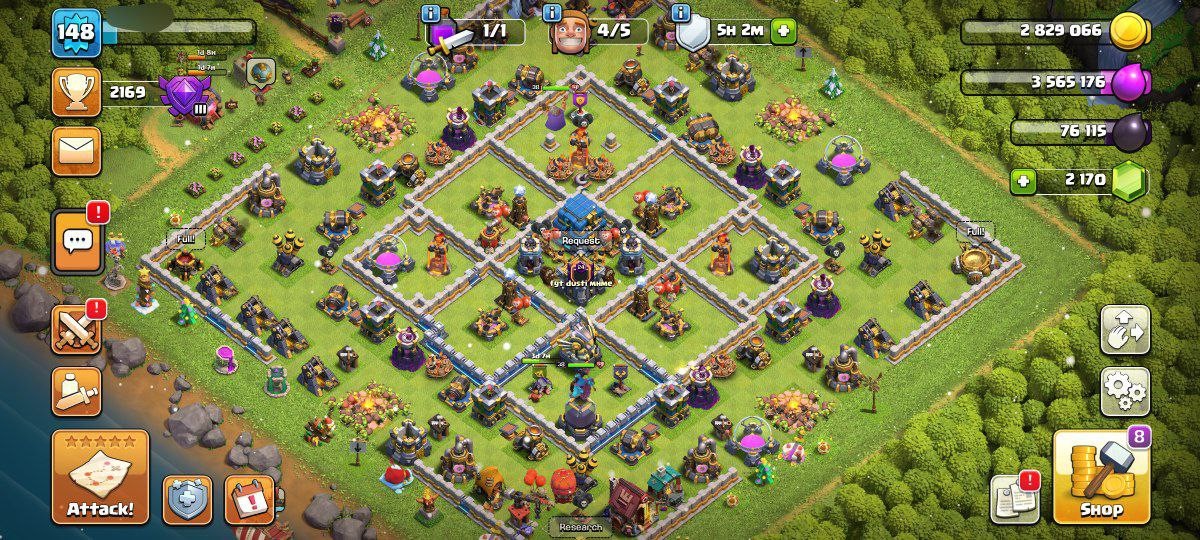
Task: Open the chat speech bubble panel
Action: click(77, 241)
